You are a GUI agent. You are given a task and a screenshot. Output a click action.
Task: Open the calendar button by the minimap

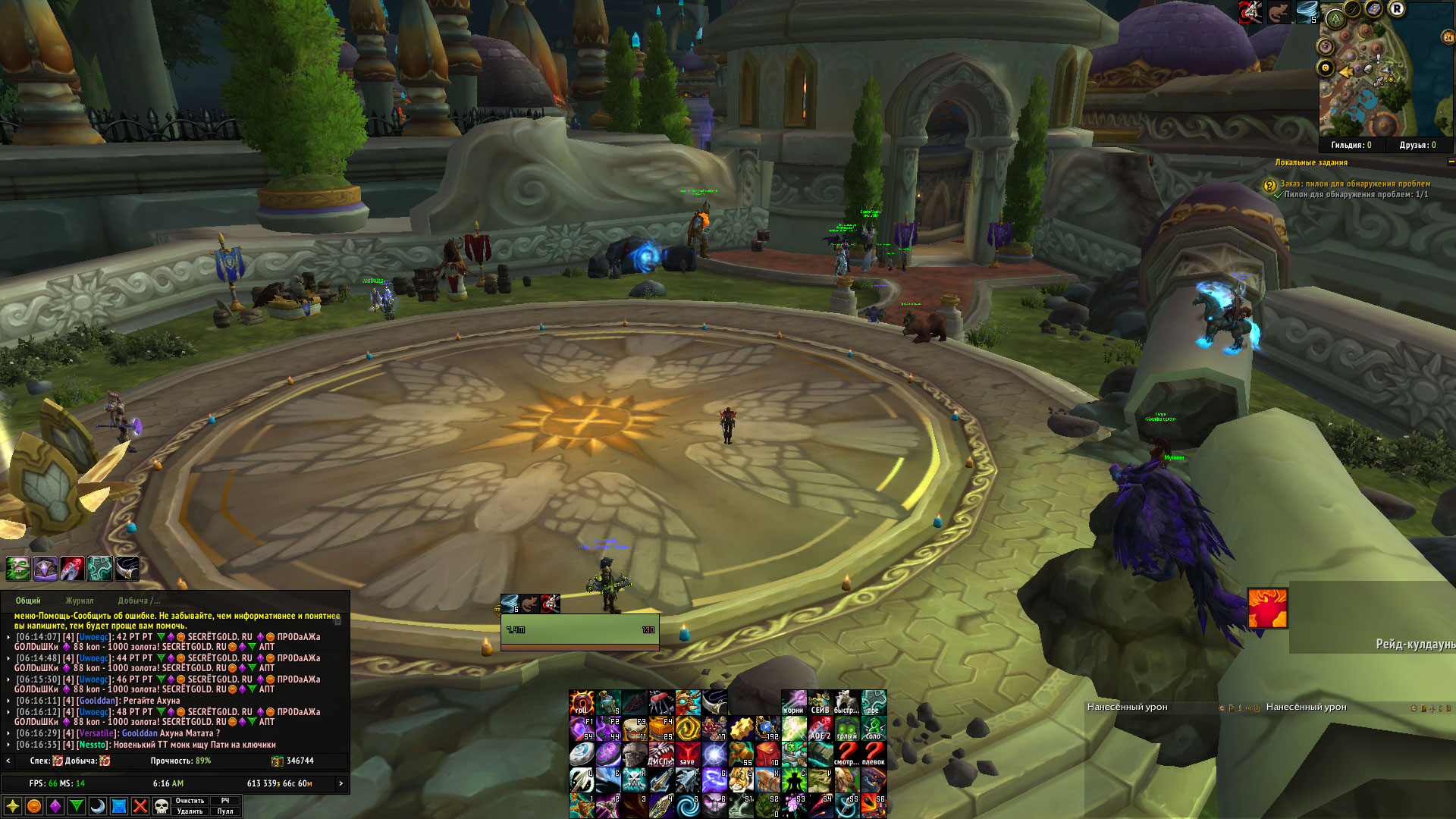pyautogui.click(x=1447, y=36)
